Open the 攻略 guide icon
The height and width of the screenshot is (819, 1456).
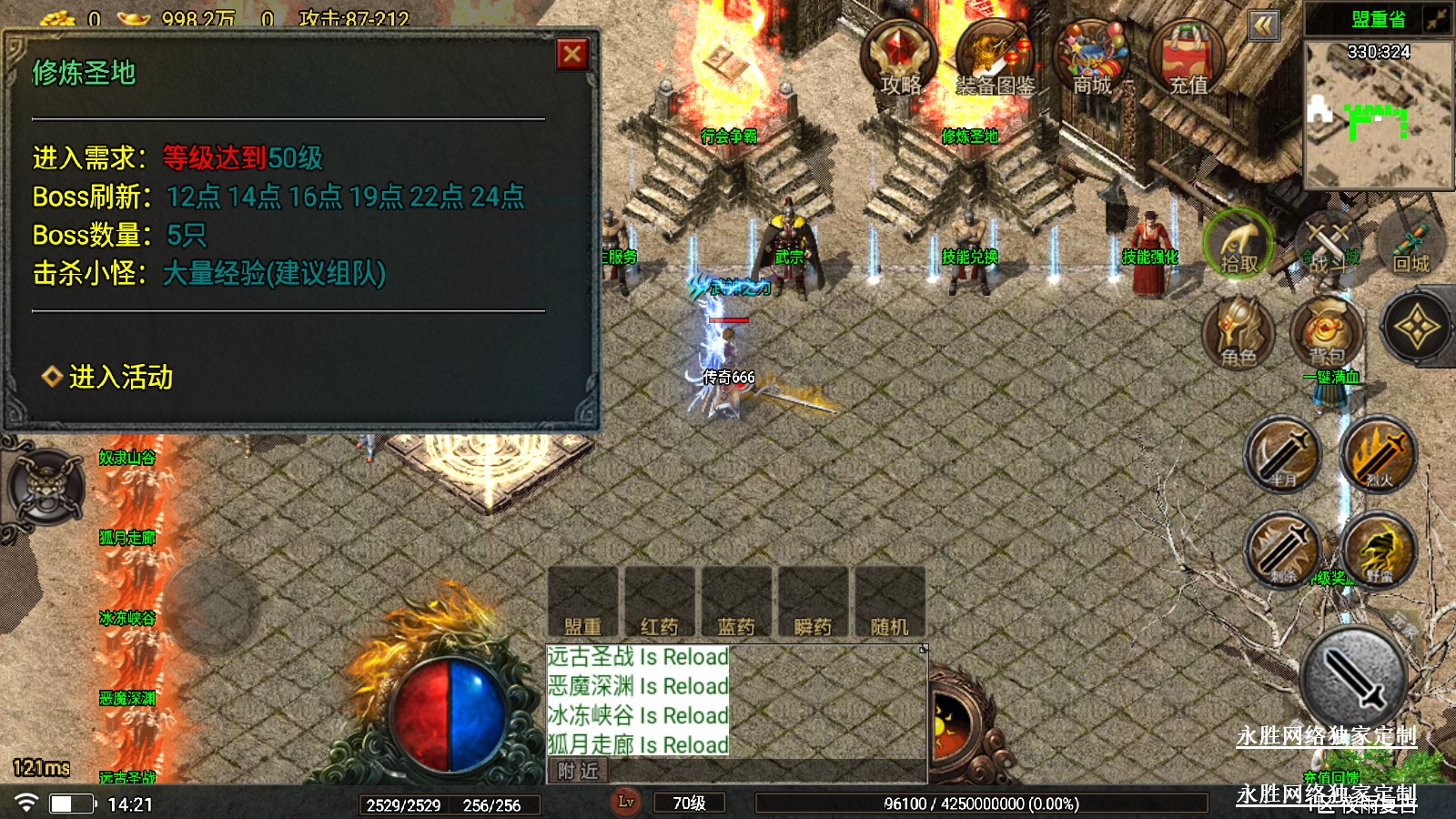pyautogui.click(x=899, y=57)
